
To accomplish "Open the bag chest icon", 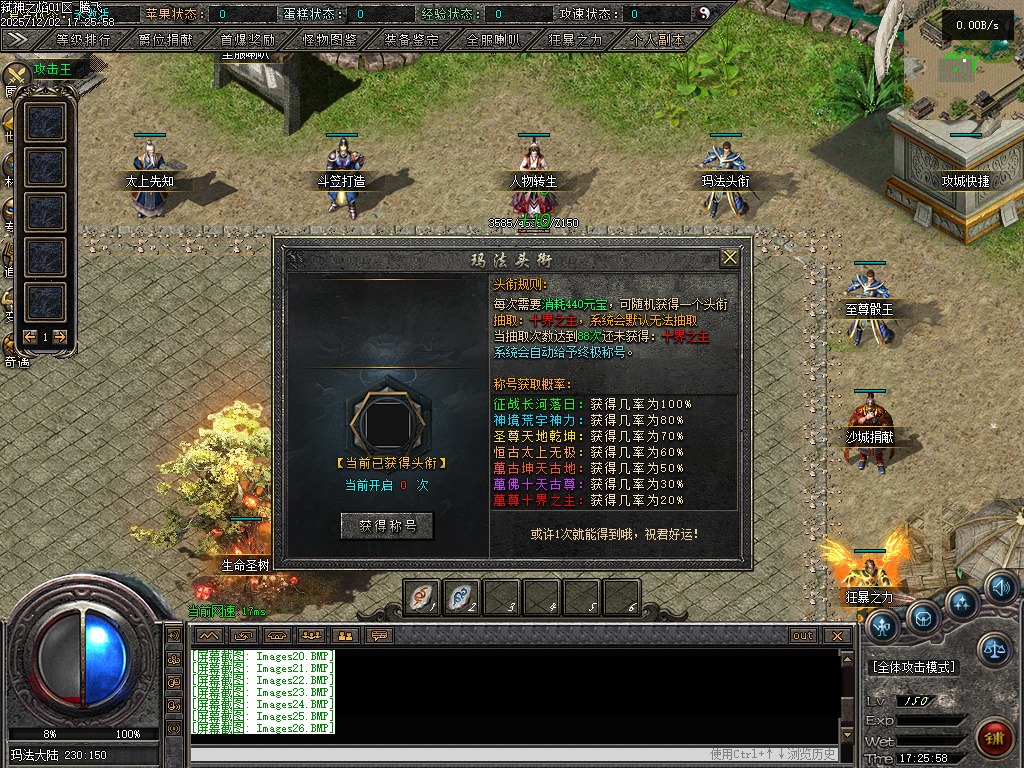I will pos(922,615).
